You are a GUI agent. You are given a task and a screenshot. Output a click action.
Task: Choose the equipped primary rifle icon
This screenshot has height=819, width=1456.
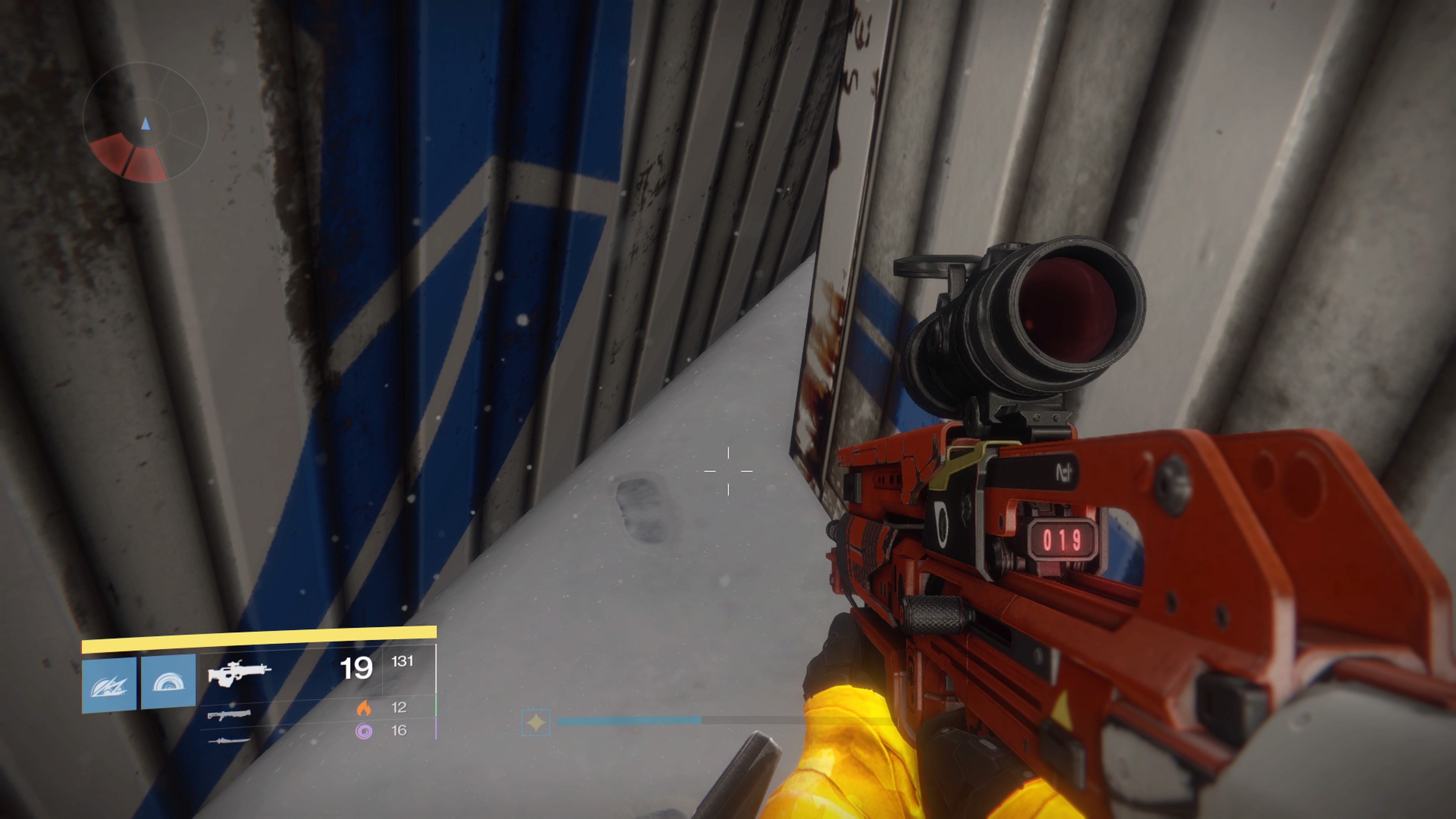(x=239, y=673)
